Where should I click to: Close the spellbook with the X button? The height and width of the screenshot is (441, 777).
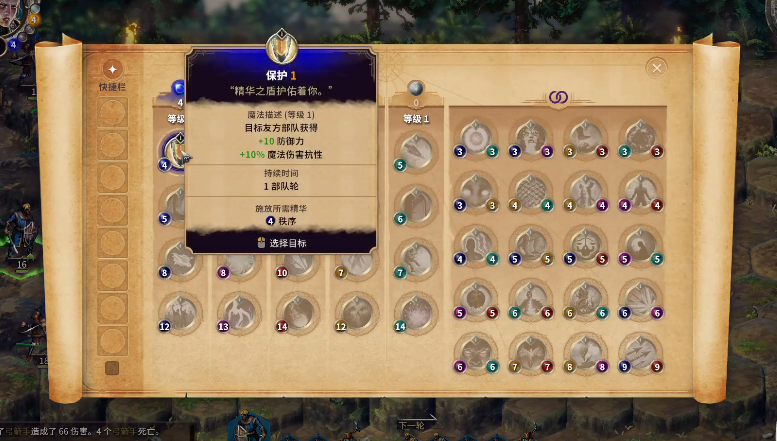pyautogui.click(x=656, y=68)
